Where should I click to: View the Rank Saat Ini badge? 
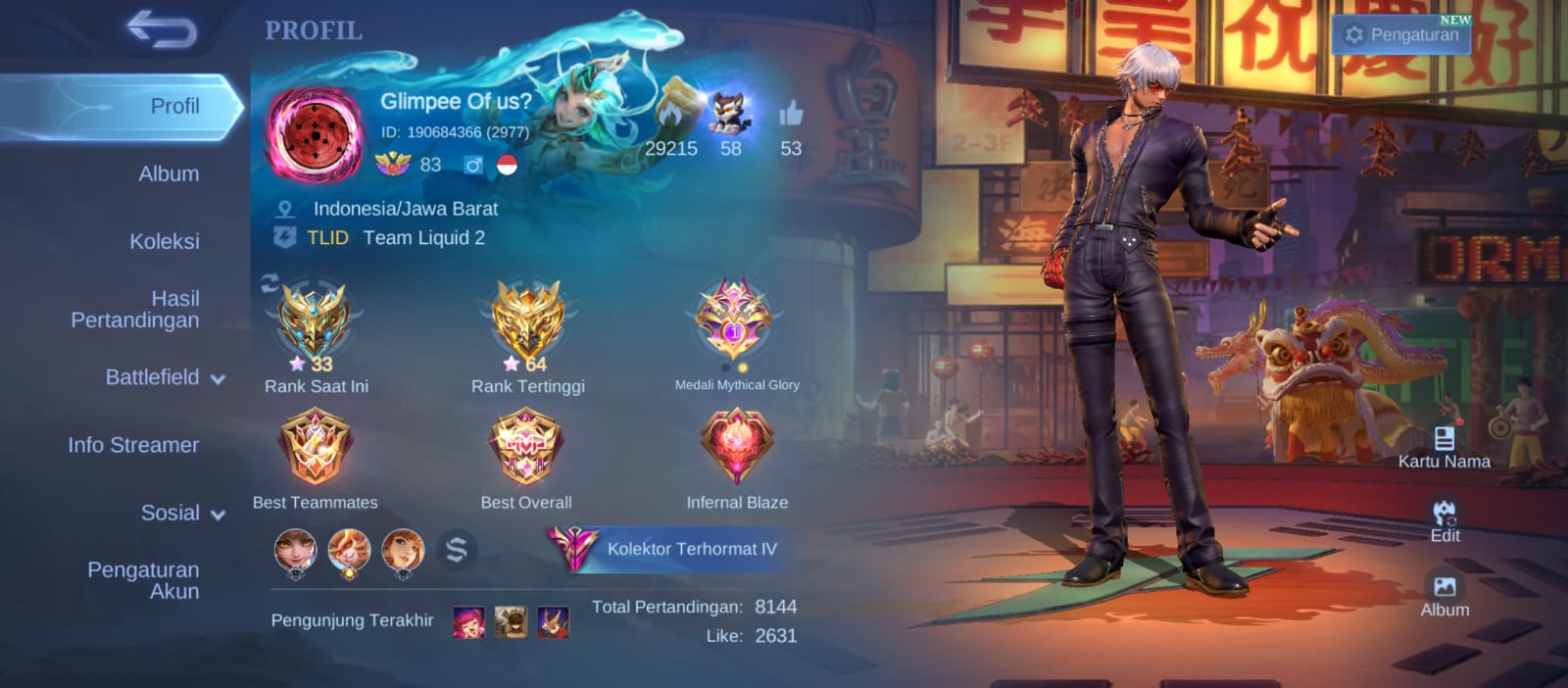click(x=314, y=321)
